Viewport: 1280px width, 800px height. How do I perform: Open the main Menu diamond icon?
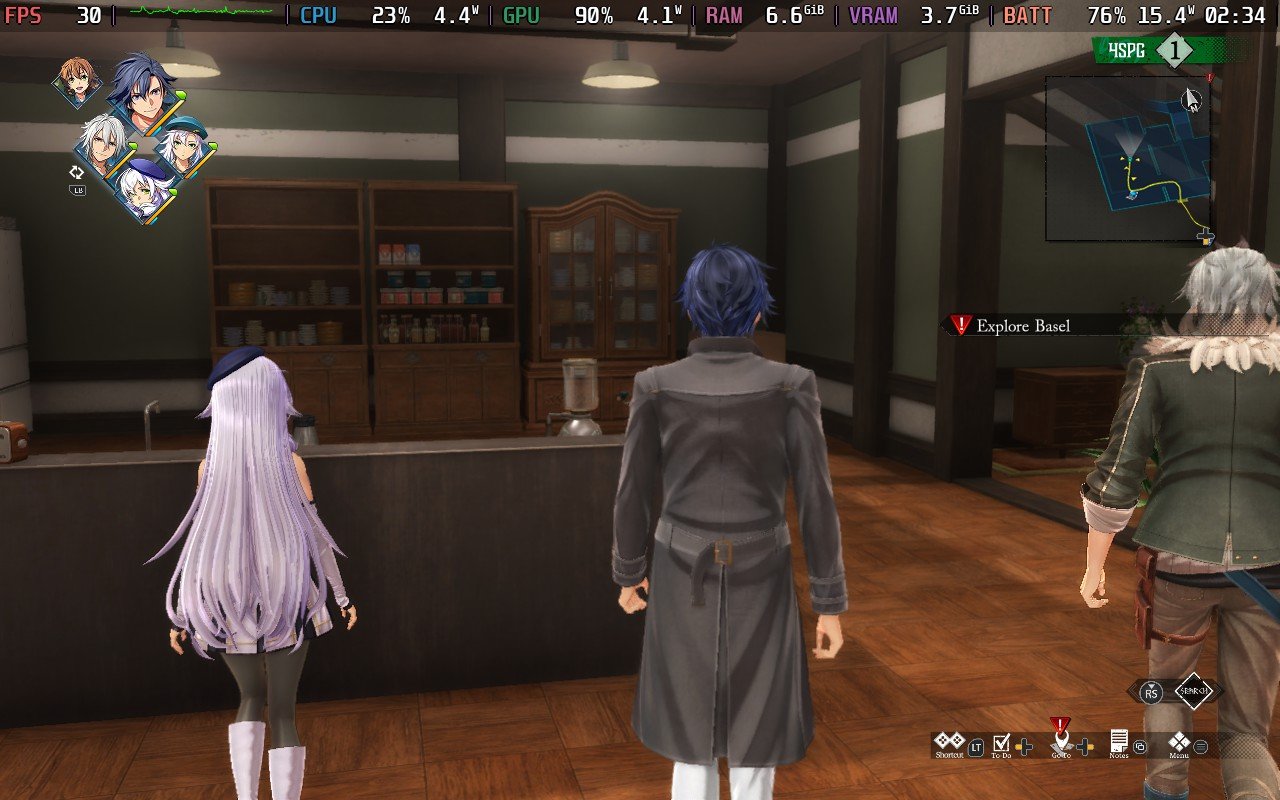(x=1180, y=742)
